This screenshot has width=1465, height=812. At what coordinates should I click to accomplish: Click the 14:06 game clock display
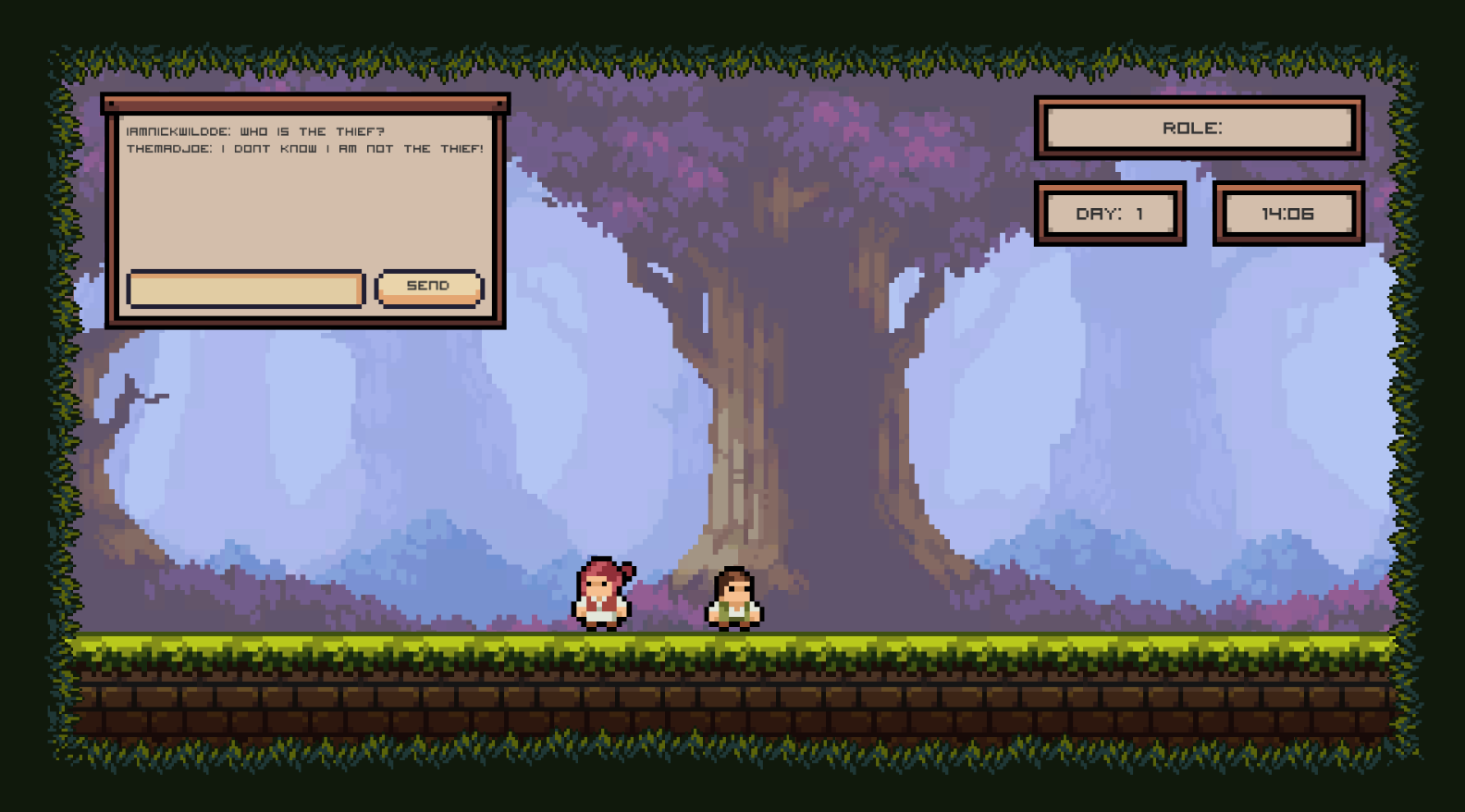pyautogui.click(x=1287, y=214)
